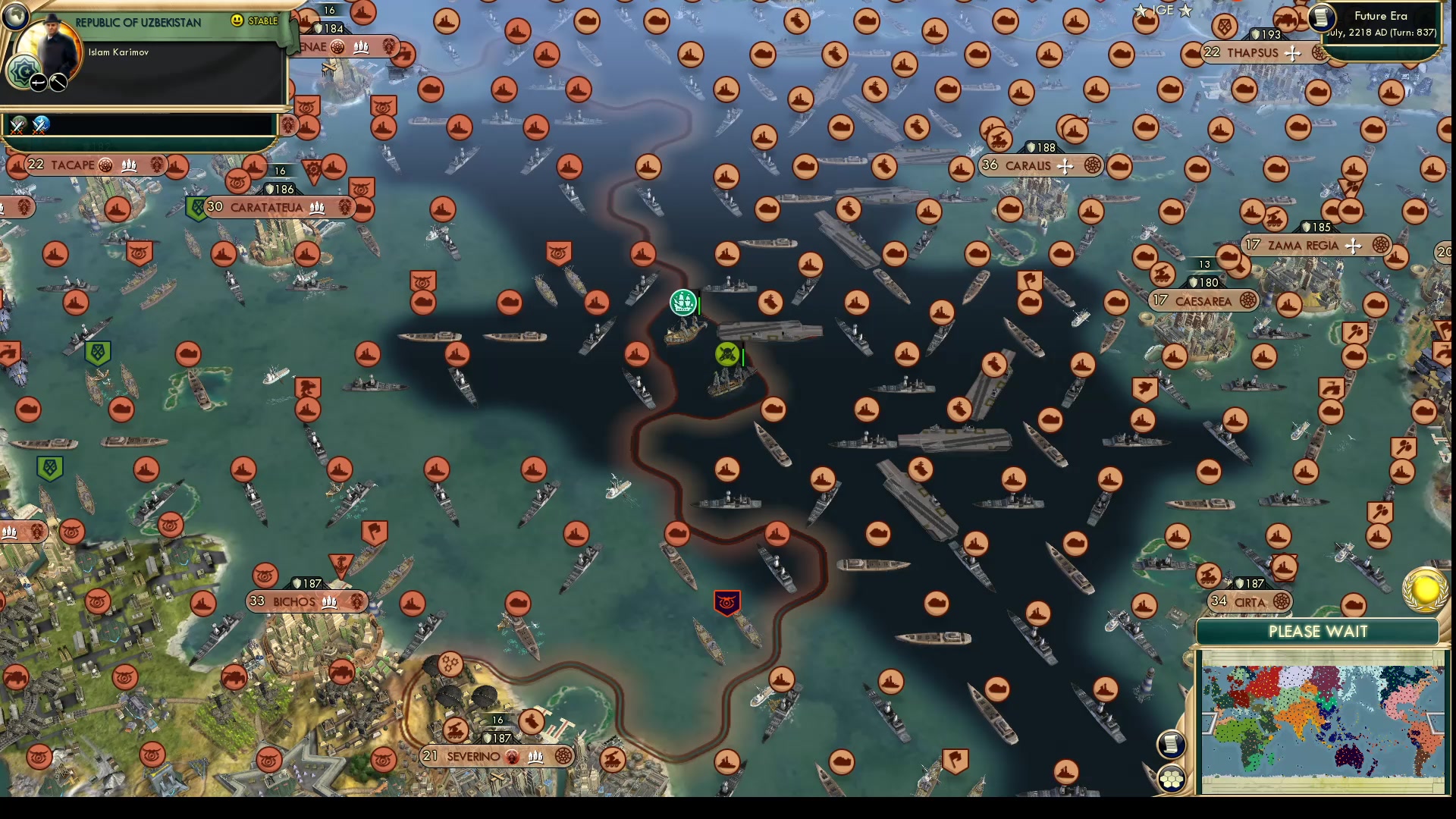The image size is (1456, 819).
Task: Click the hammer production icon under the leader
Action: point(58,83)
